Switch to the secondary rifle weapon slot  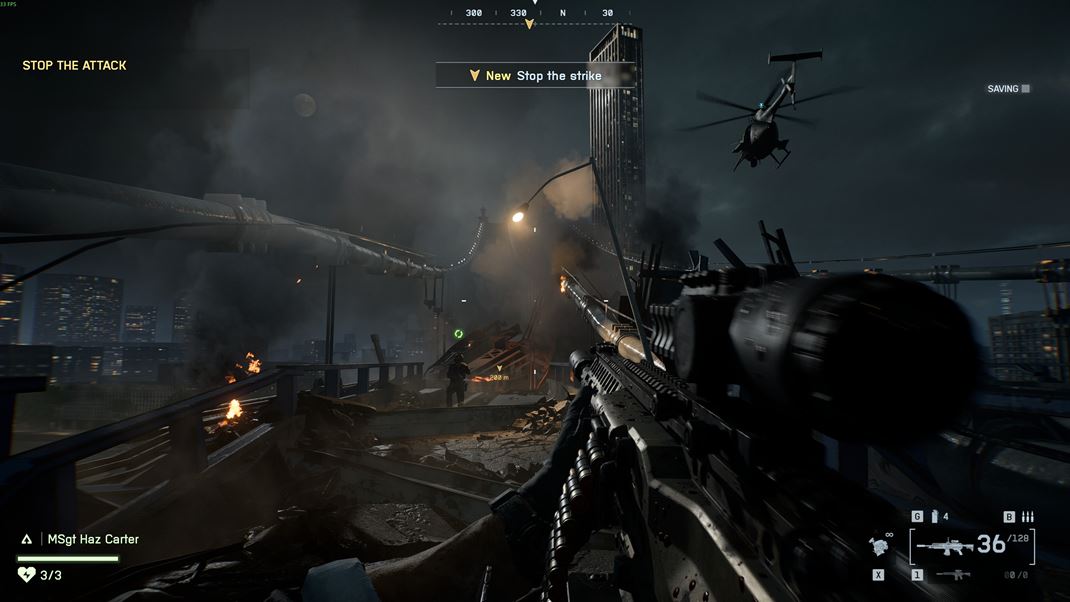(952, 575)
